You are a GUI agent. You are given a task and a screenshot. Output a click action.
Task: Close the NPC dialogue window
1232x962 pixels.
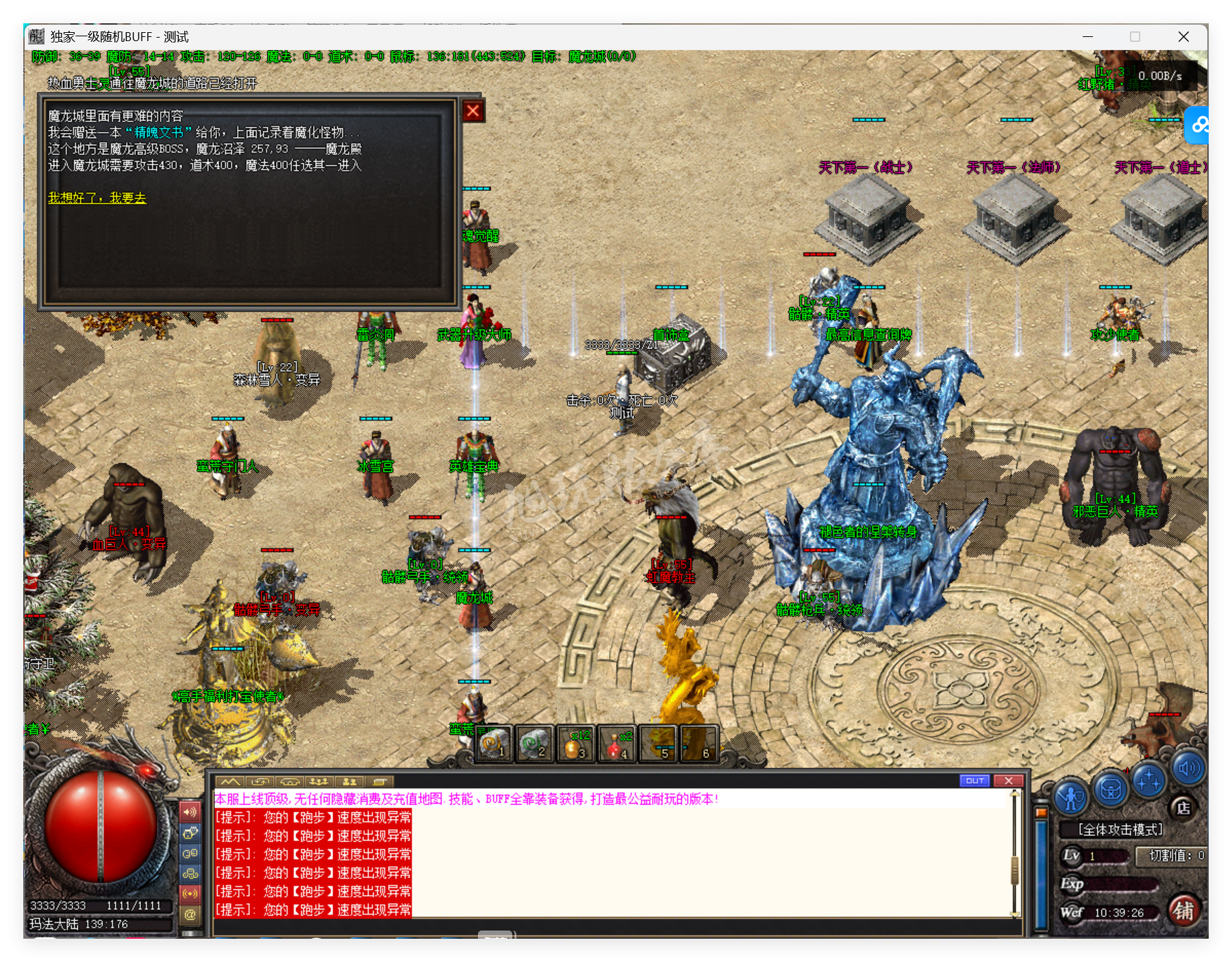coord(473,111)
